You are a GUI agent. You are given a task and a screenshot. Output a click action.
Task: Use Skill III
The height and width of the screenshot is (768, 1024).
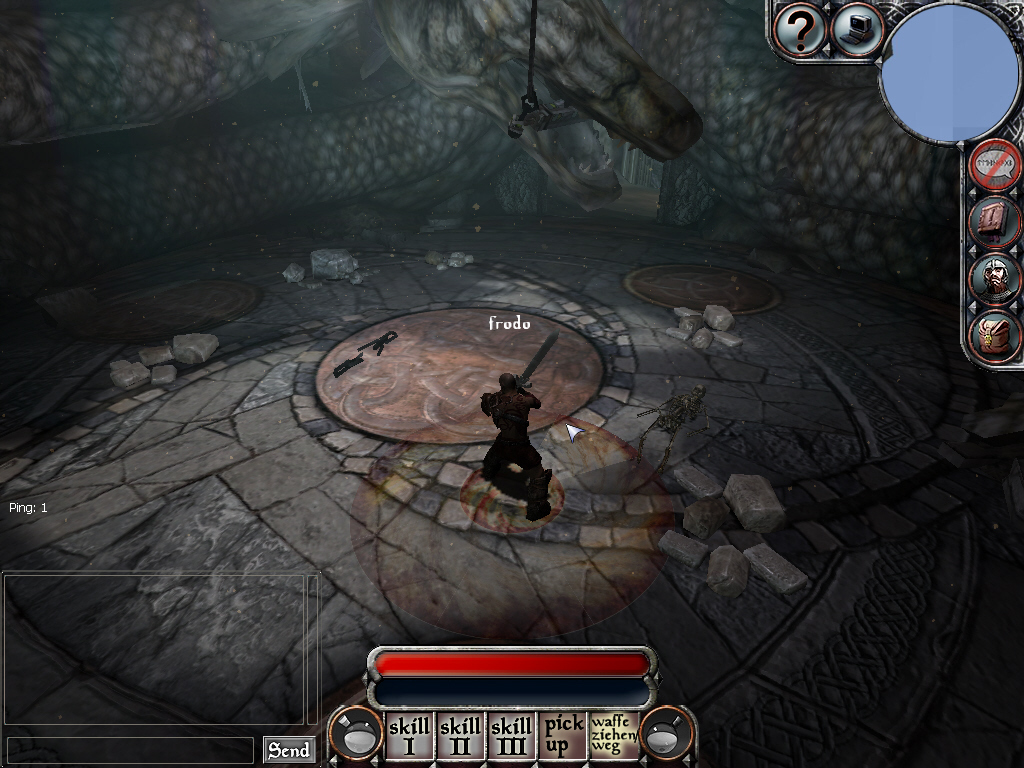pos(512,736)
